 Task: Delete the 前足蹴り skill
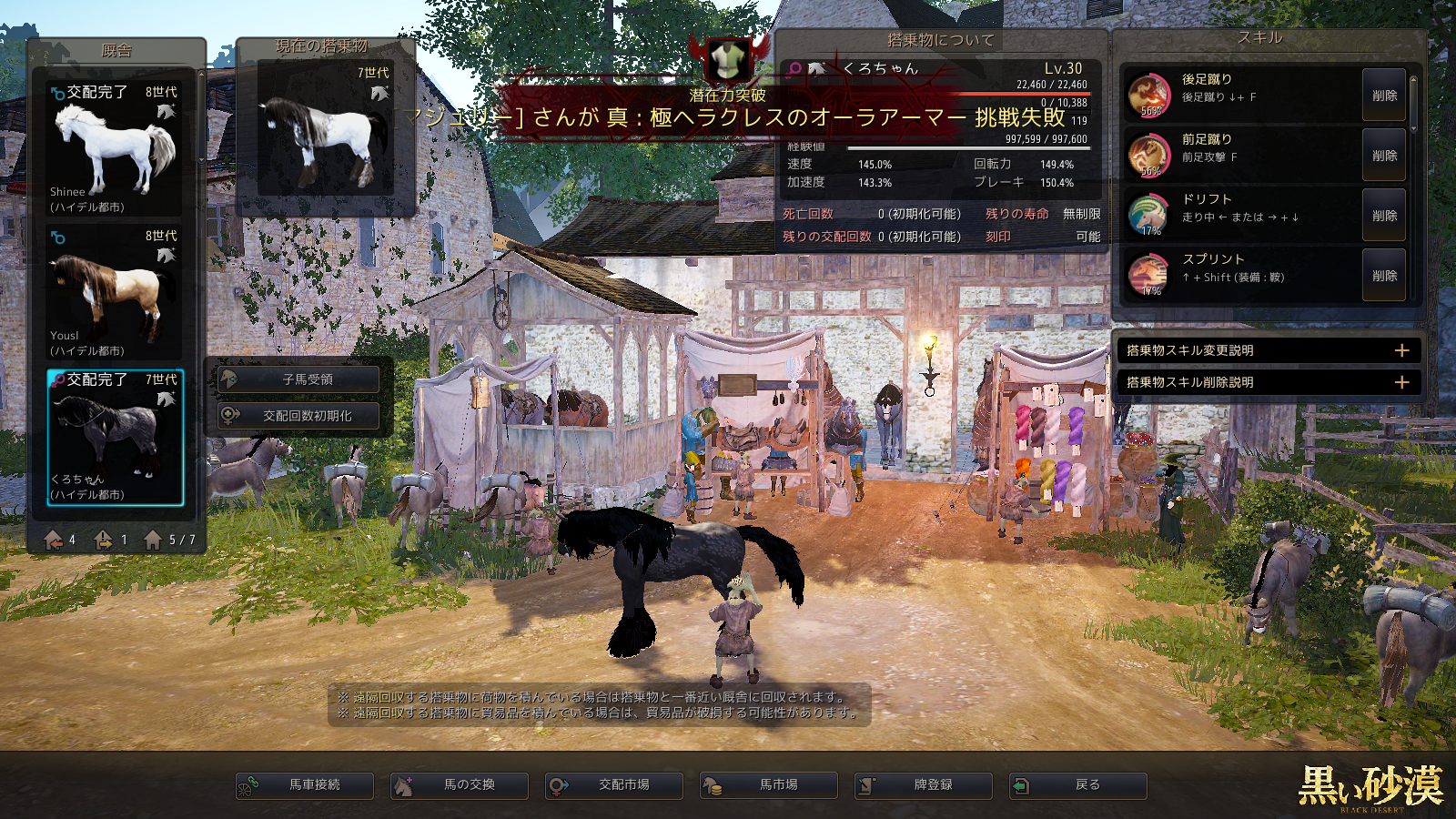1384,156
